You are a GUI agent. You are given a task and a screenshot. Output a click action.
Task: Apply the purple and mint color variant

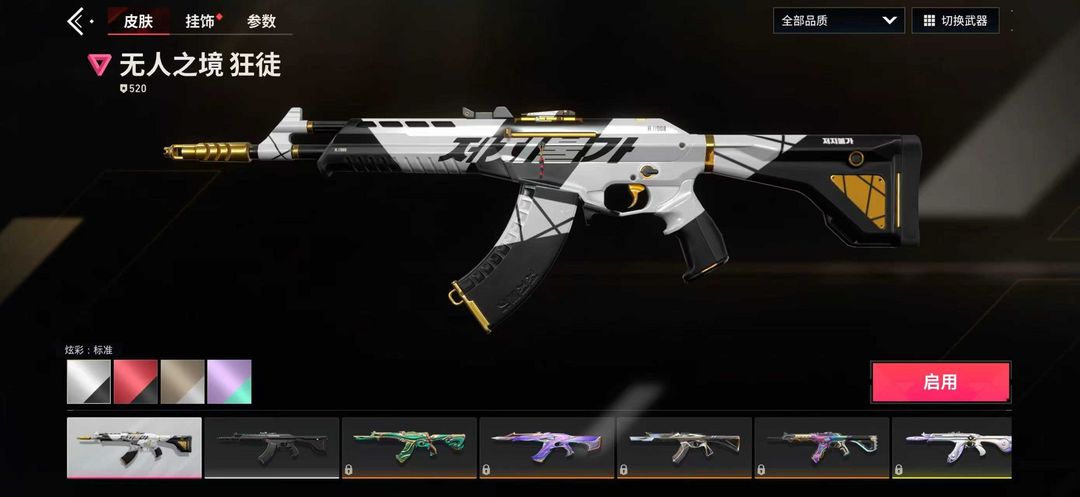click(x=229, y=382)
